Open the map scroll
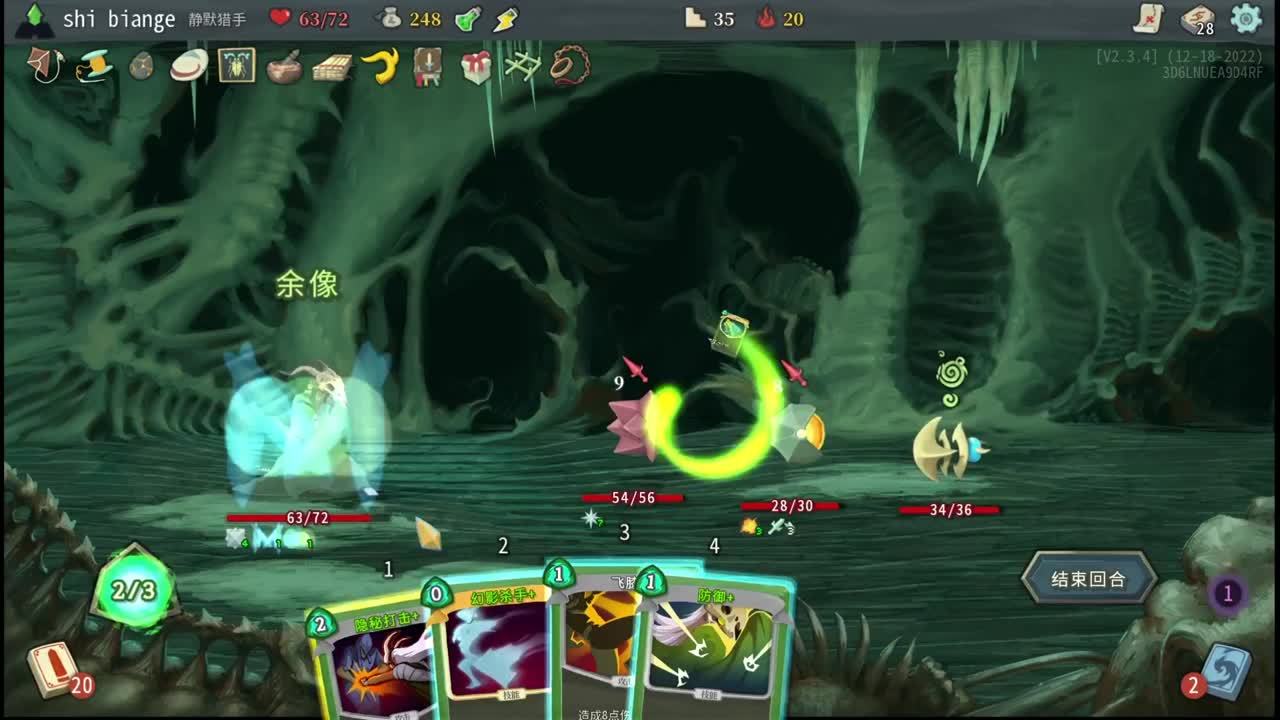The height and width of the screenshot is (720, 1280). click(x=1150, y=19)
